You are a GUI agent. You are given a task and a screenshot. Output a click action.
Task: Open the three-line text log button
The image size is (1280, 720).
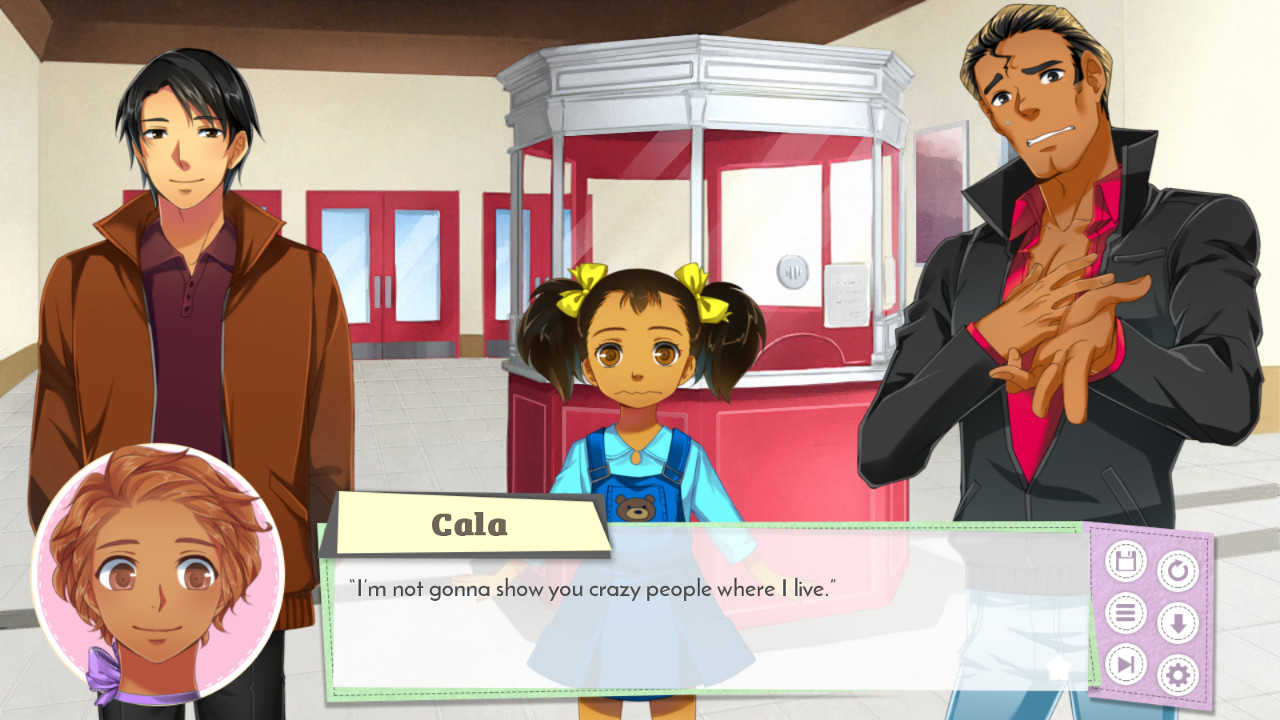1125,612
